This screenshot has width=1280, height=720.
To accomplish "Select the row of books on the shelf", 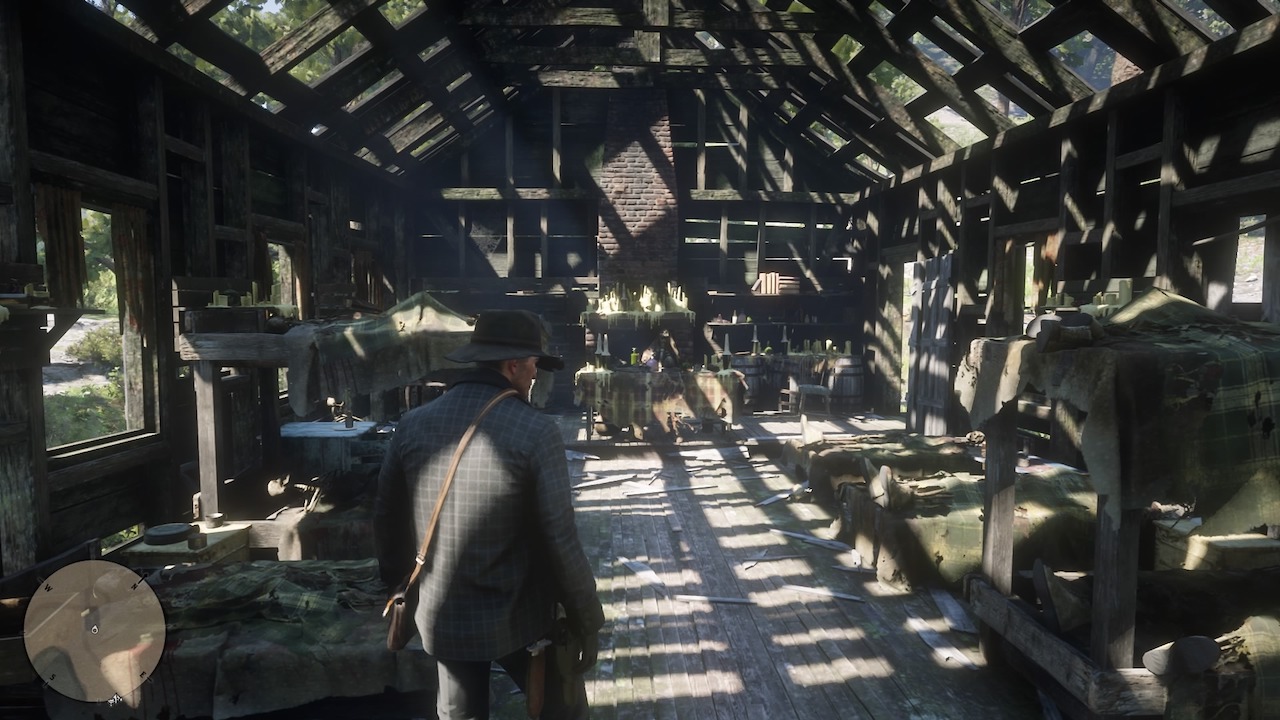I will tap(775, 283).
